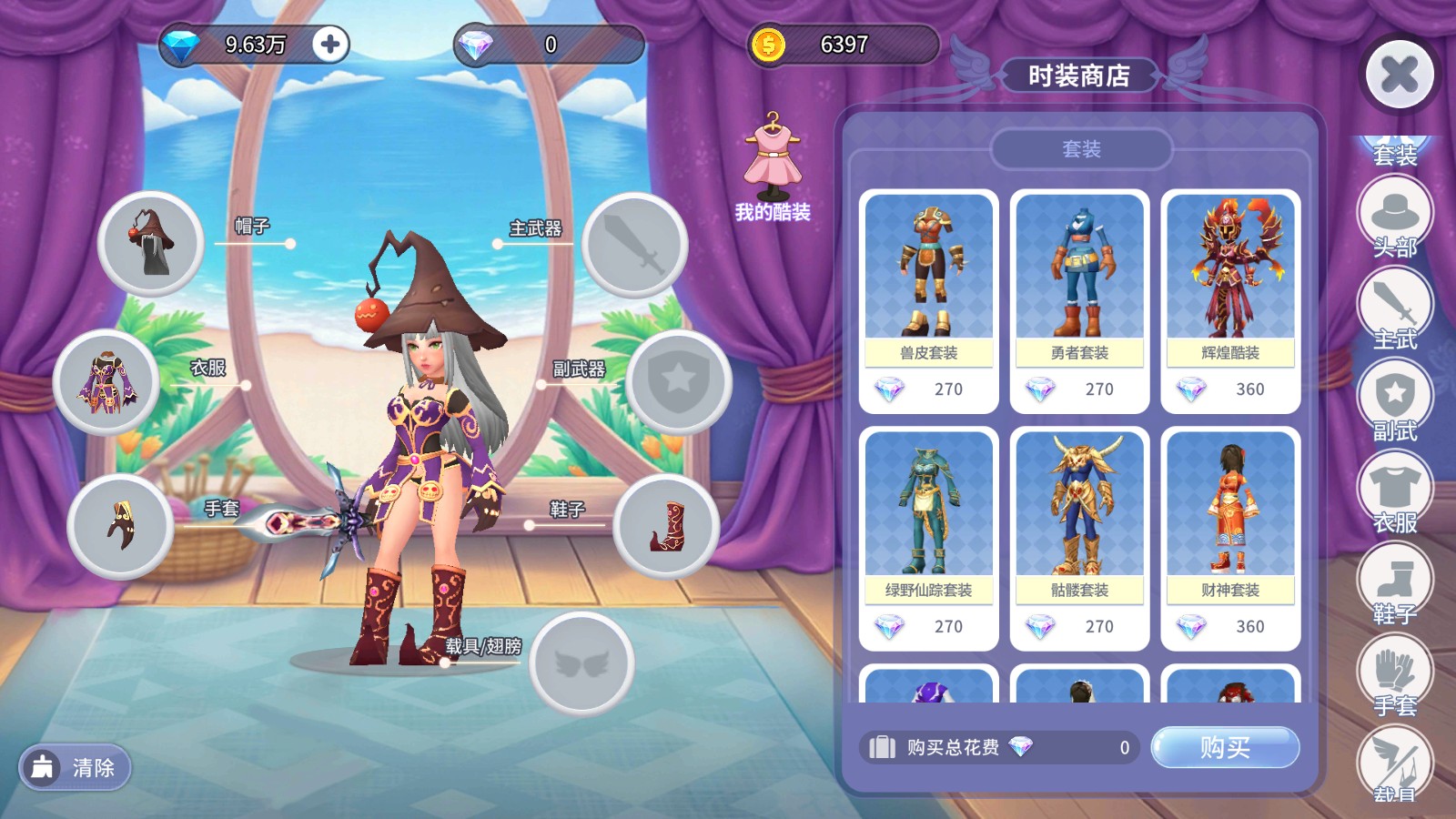Show the 衣服 clothing category

pos(1394,492)
